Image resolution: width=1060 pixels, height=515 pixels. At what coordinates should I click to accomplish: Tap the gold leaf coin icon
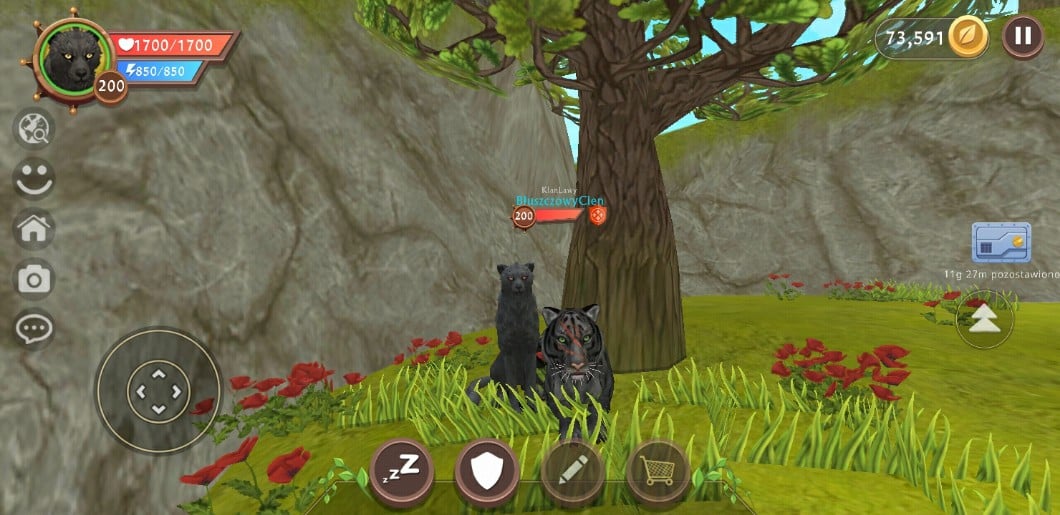point(967,38)
